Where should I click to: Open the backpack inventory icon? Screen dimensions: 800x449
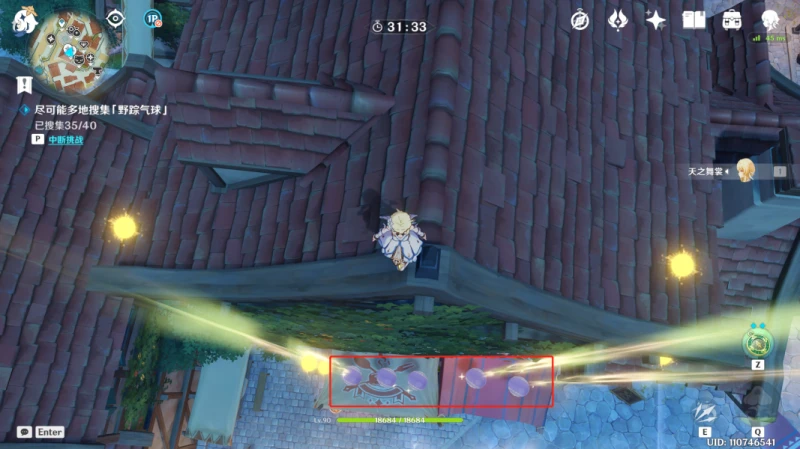[x=732, y=20]
